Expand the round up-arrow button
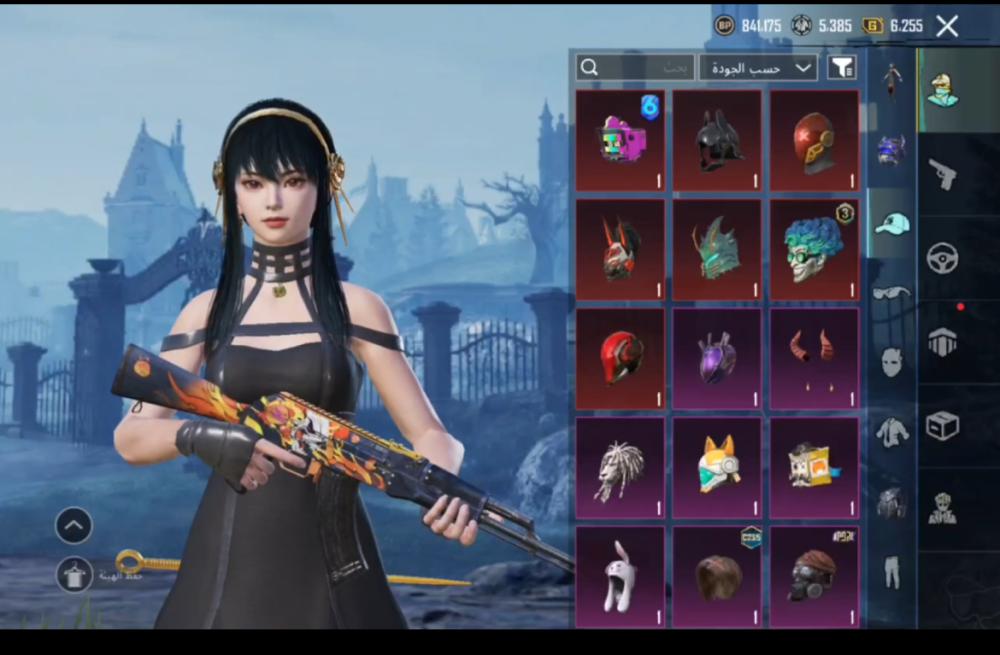Viewport: 1000px width, 655px height. click(74, 525)
